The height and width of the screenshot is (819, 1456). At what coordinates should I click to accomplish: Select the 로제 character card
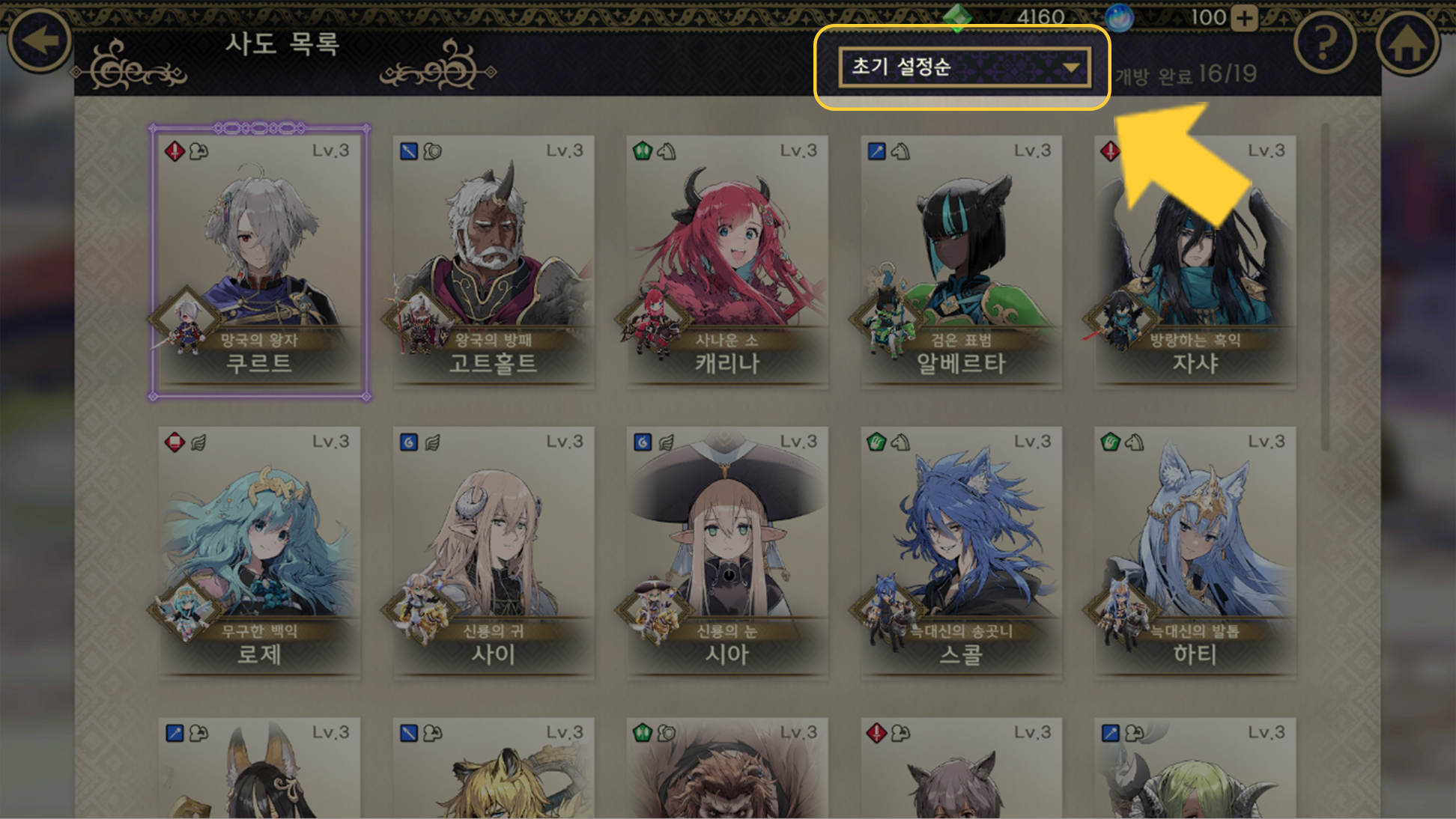pyautogui.click(x=259, y=552)
